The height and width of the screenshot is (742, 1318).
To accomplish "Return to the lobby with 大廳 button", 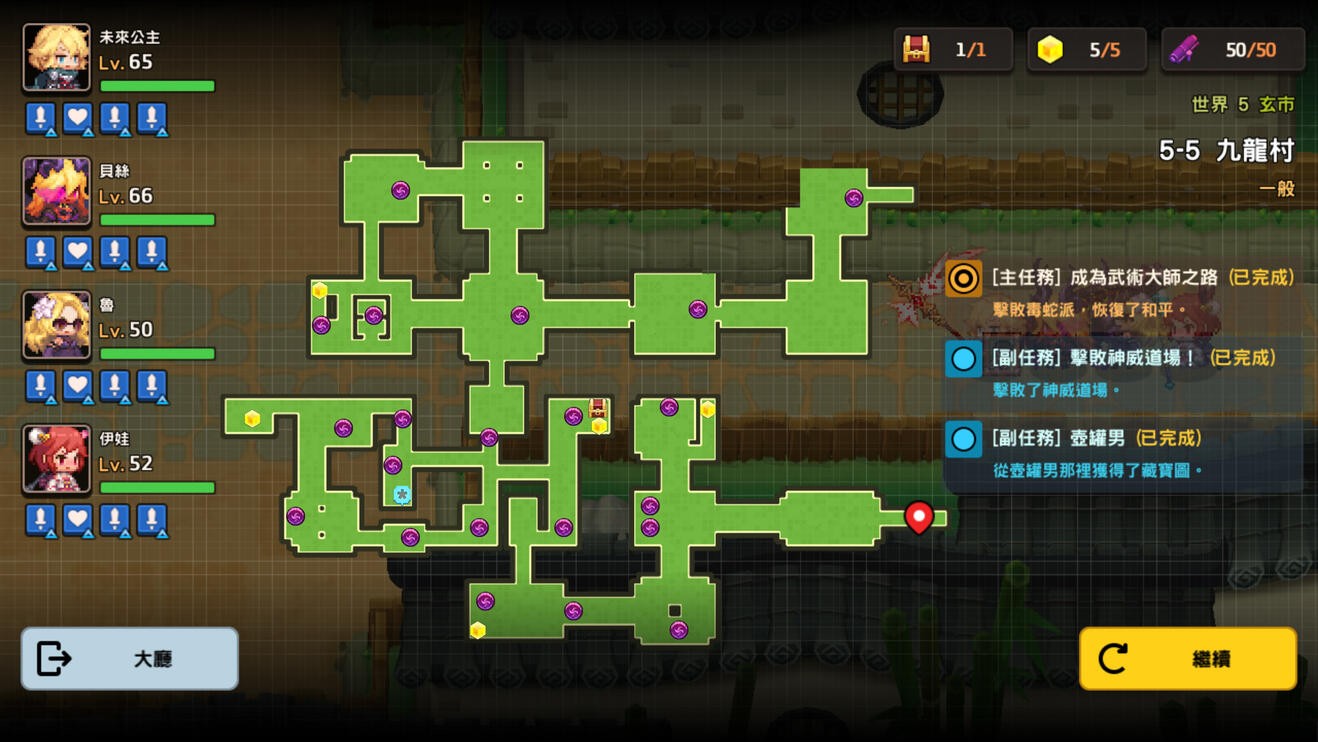I will pos(130,659).
